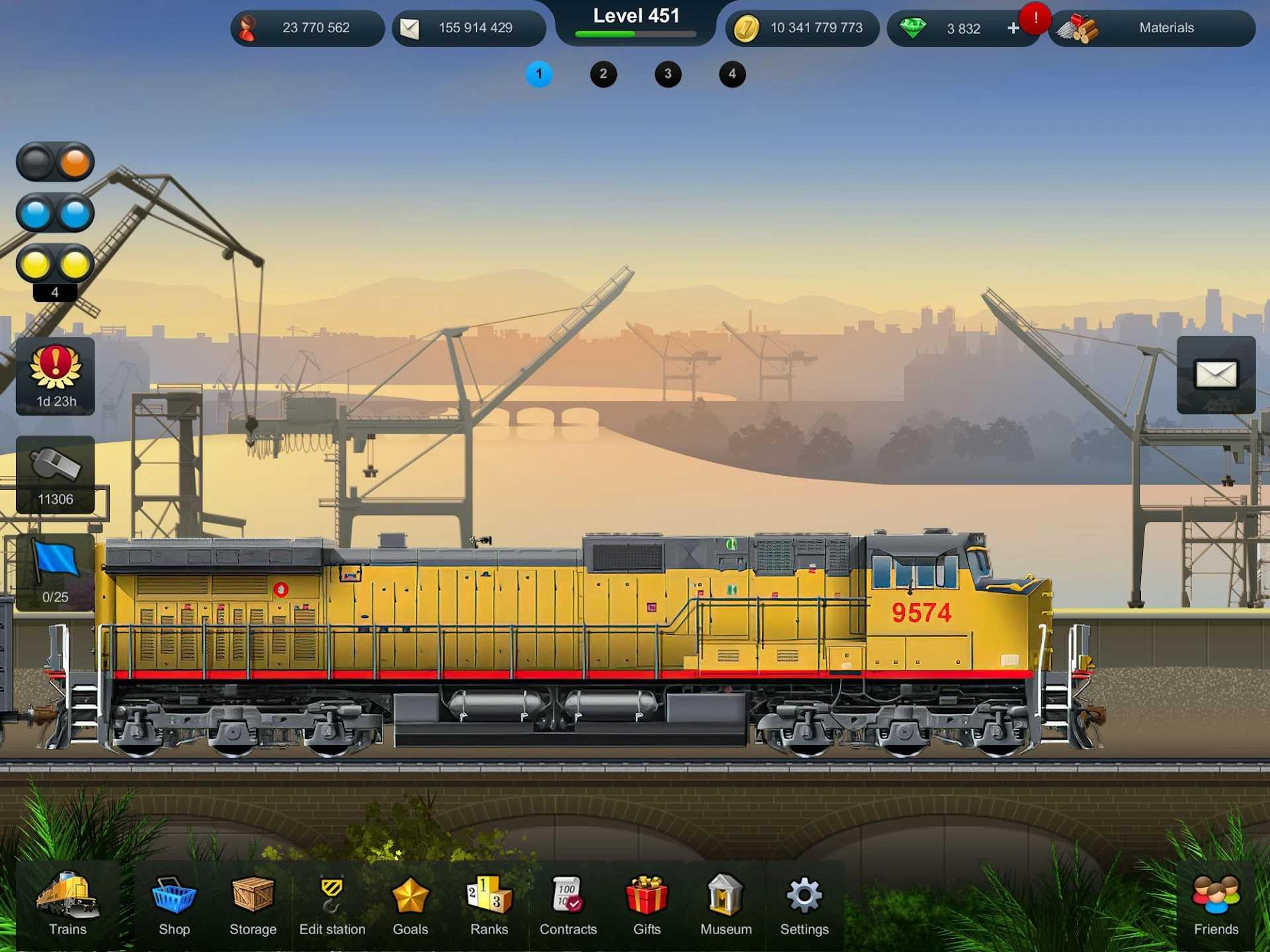Open the Trains menu
This screenshot has height=952, width=1270.
(x=66, y=906)
